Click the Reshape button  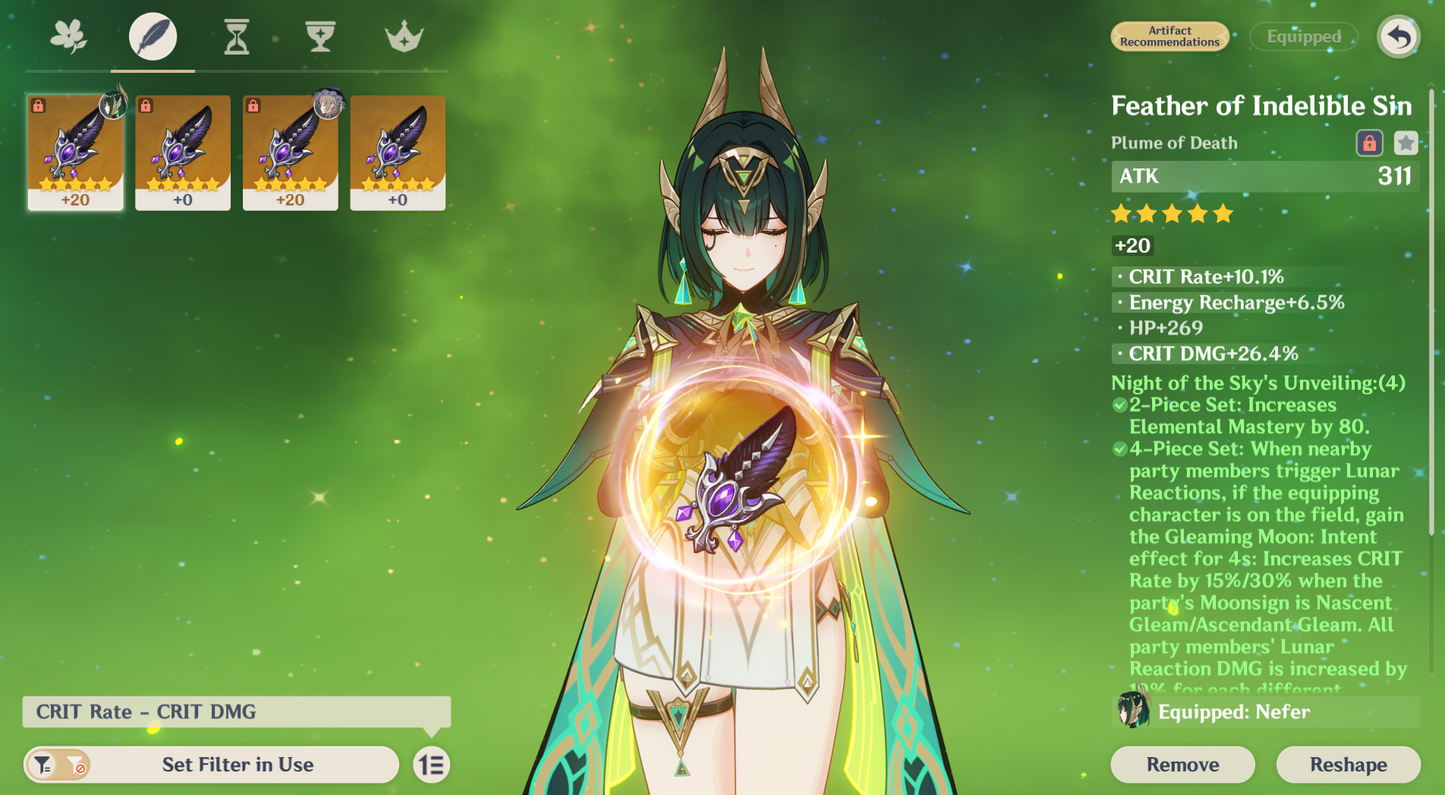(x=1348, y=764)
